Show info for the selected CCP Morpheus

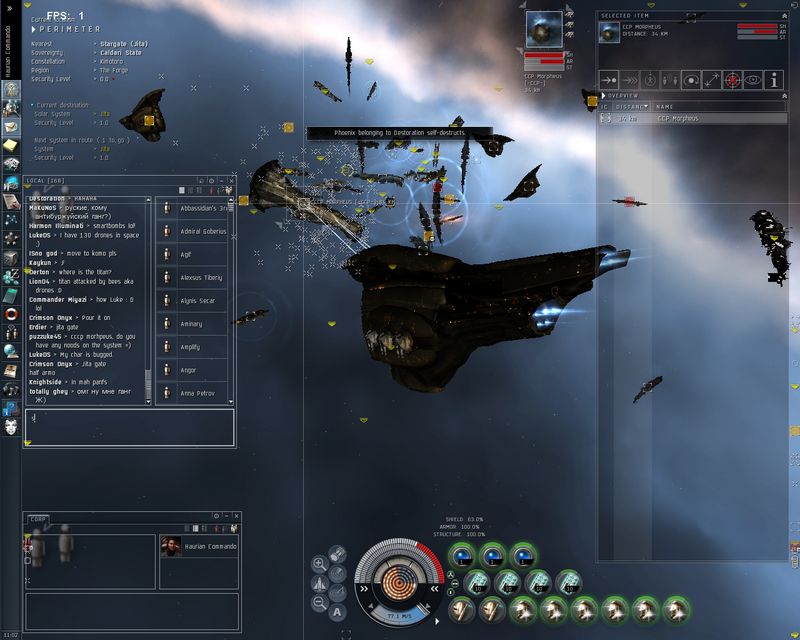click(x=774, y=80)
